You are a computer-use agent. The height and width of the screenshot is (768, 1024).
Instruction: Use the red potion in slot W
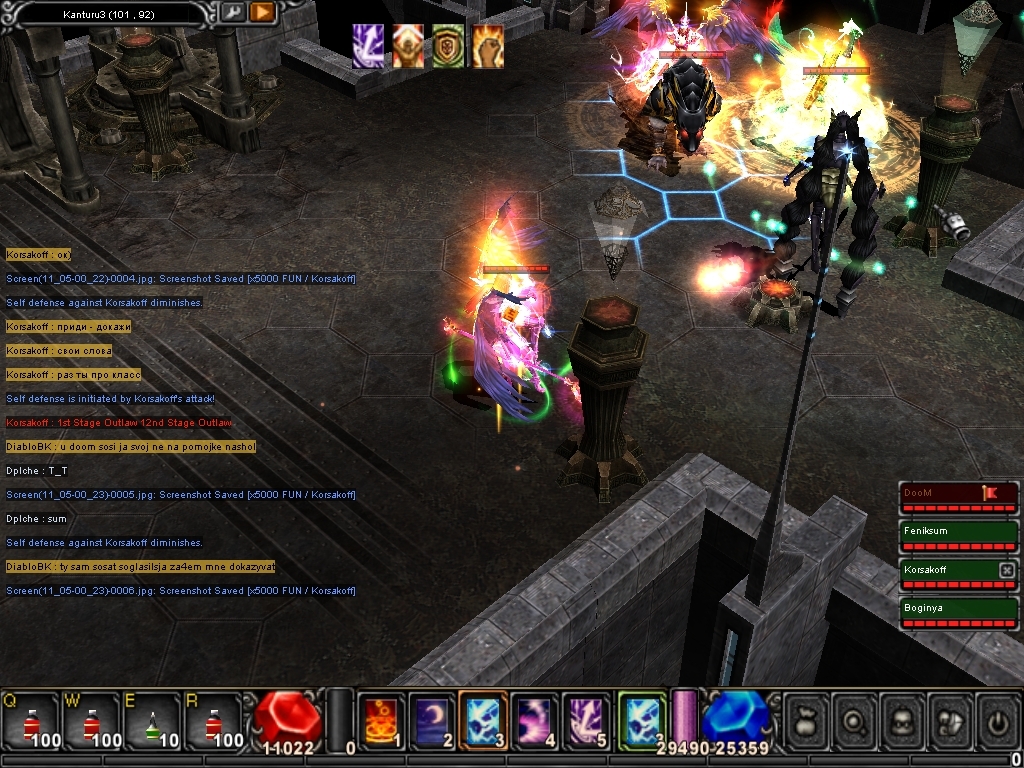91,720
